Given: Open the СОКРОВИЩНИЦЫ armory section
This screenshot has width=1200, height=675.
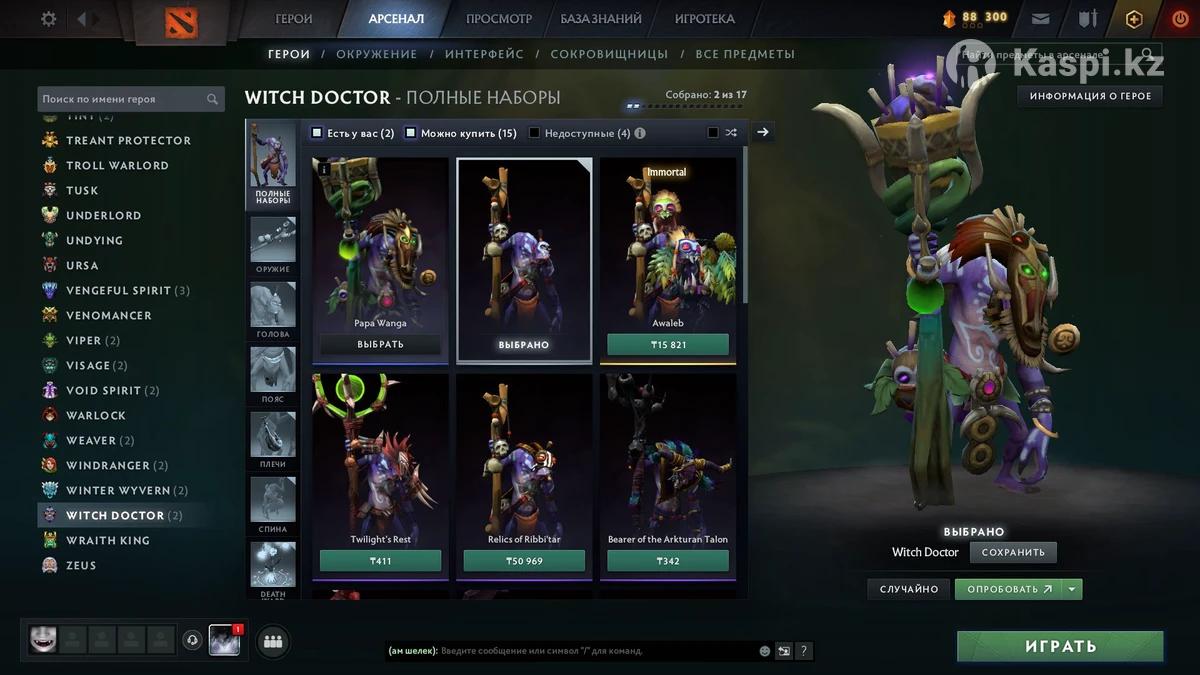Looking at the screenshot, I should (609, 54).
